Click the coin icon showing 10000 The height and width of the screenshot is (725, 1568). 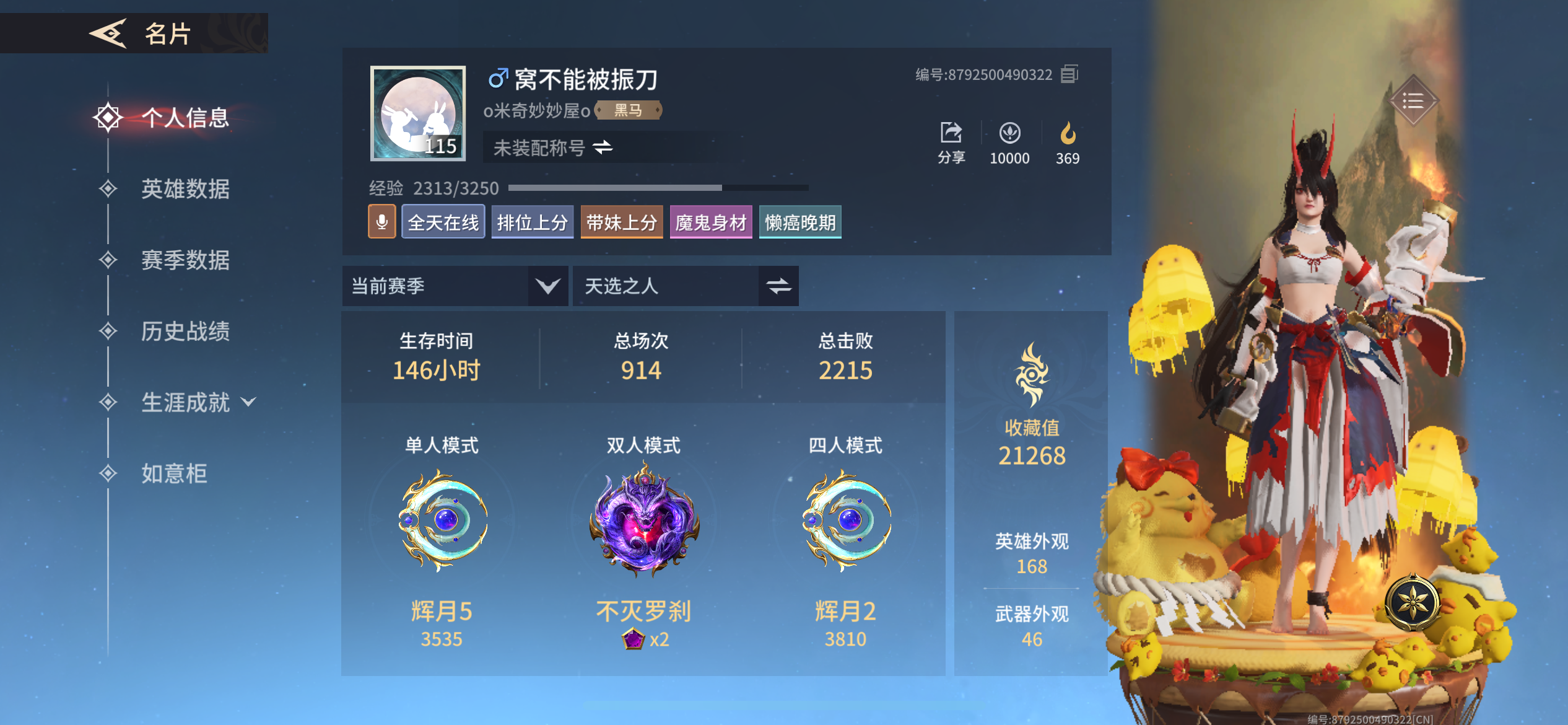click(1009, 133)
